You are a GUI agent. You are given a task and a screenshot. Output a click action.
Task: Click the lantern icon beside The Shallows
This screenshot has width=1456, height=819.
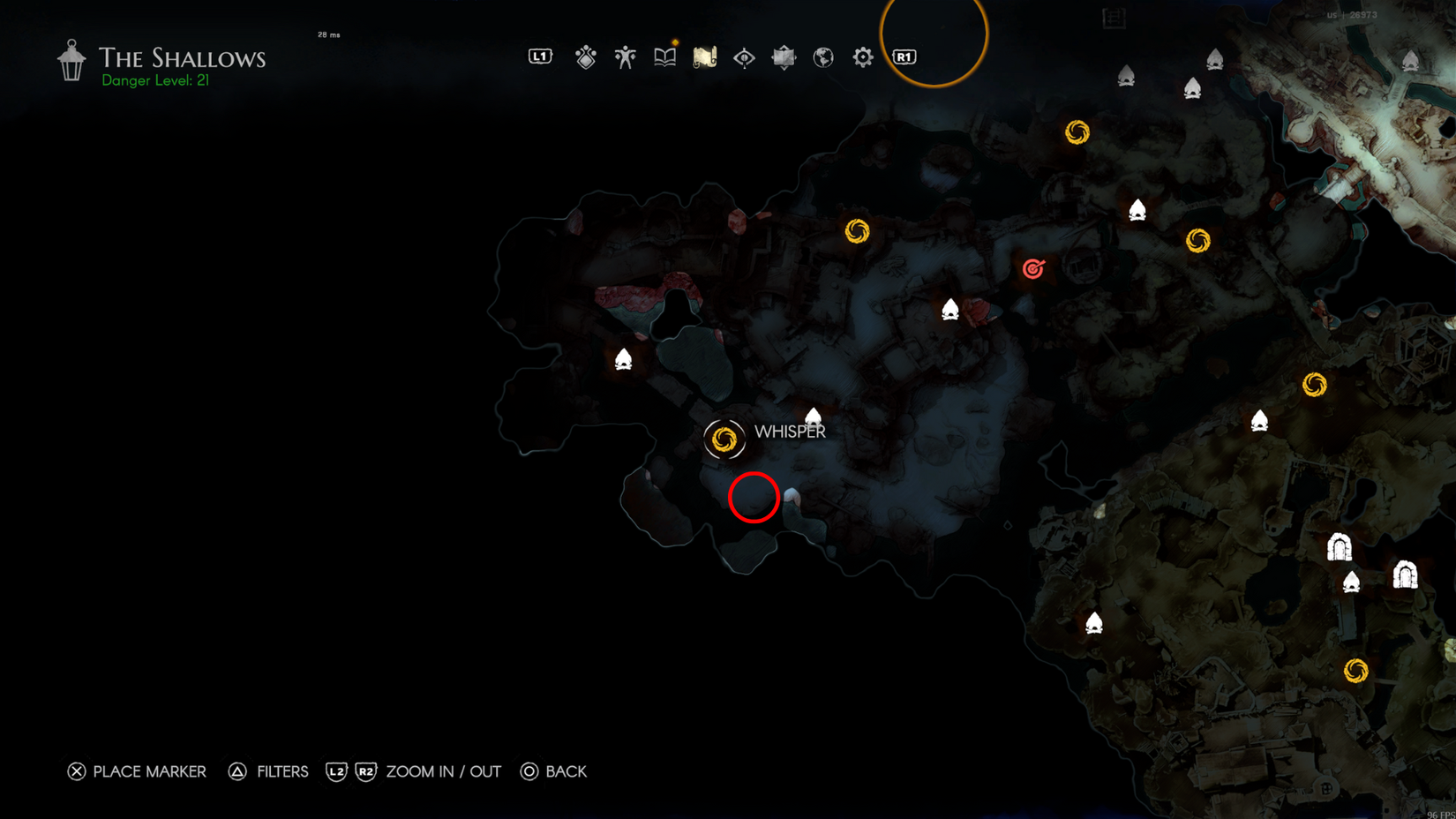(70, 59)
